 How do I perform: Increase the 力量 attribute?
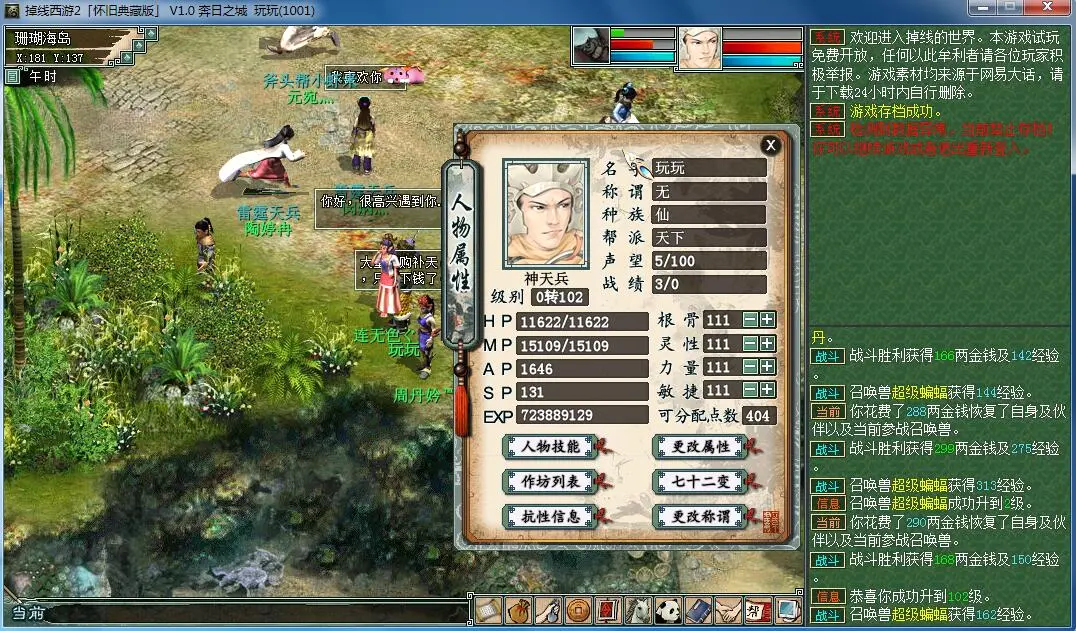click(767, 367)
